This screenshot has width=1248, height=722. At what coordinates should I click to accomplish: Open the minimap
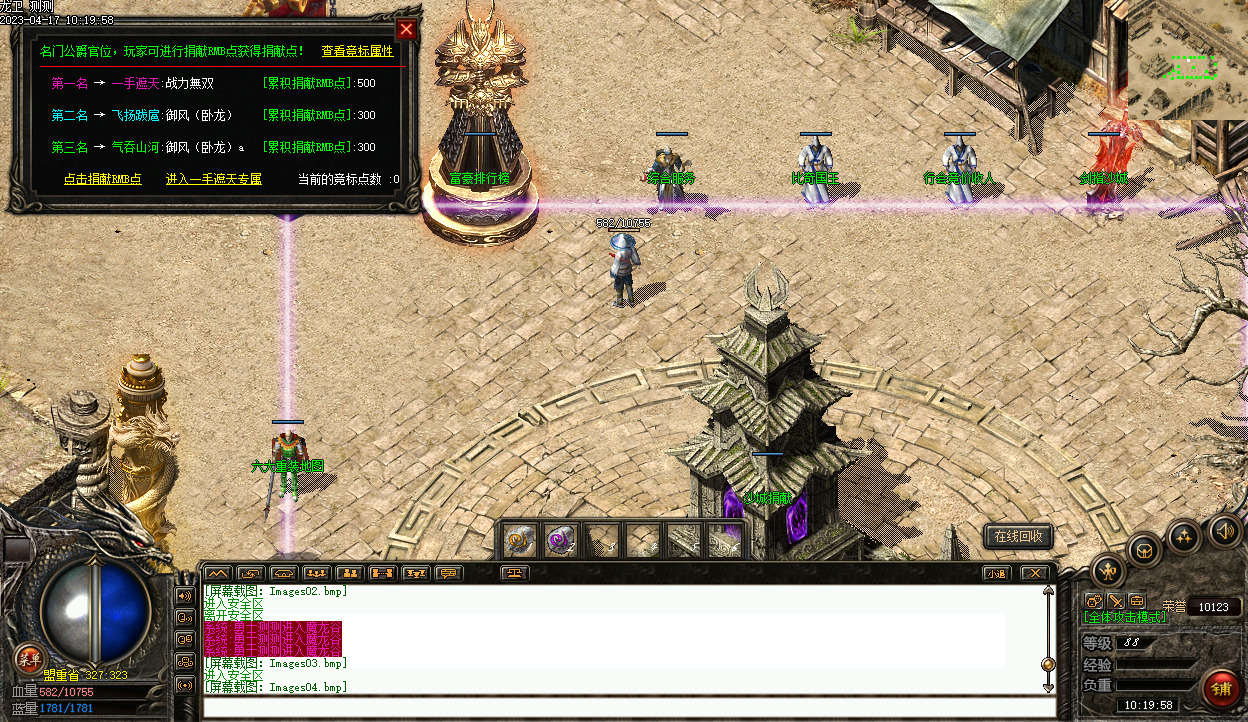point(1187,60)
